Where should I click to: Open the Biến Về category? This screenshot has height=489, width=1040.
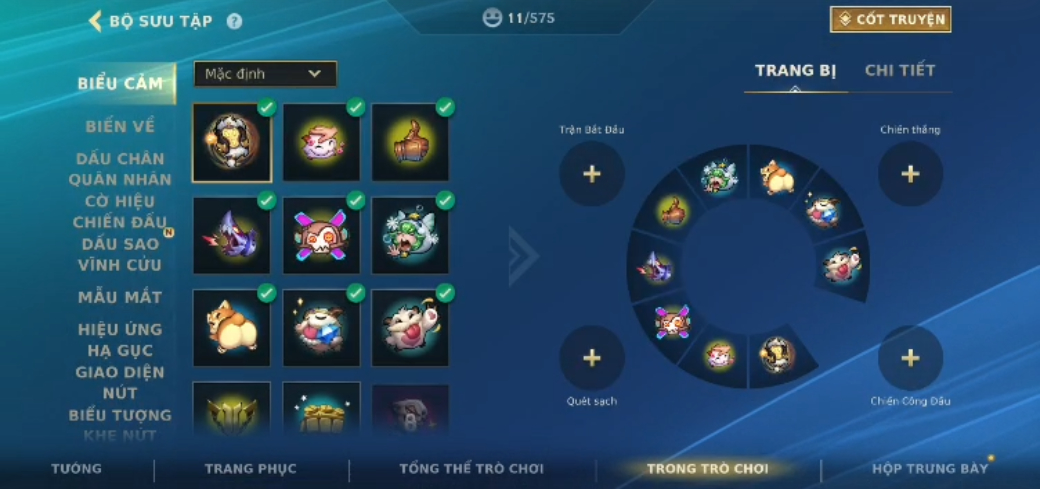(x=120, y=126)
